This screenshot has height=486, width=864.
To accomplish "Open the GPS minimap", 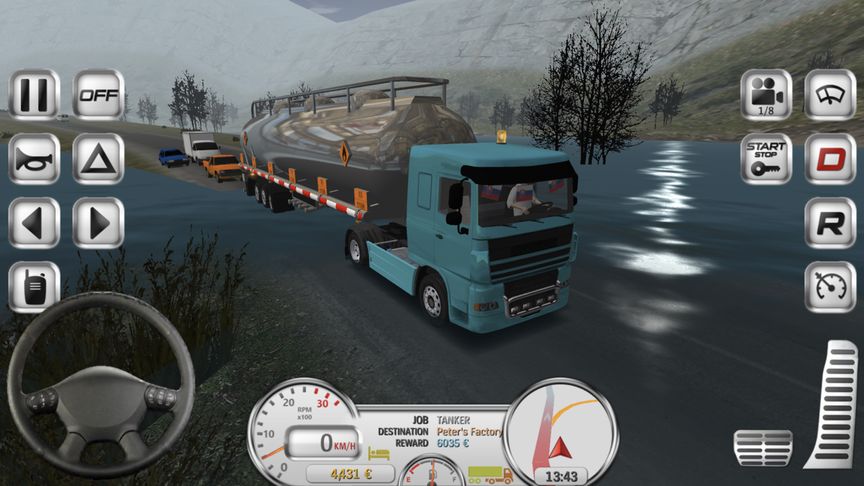I will point(560,426).
